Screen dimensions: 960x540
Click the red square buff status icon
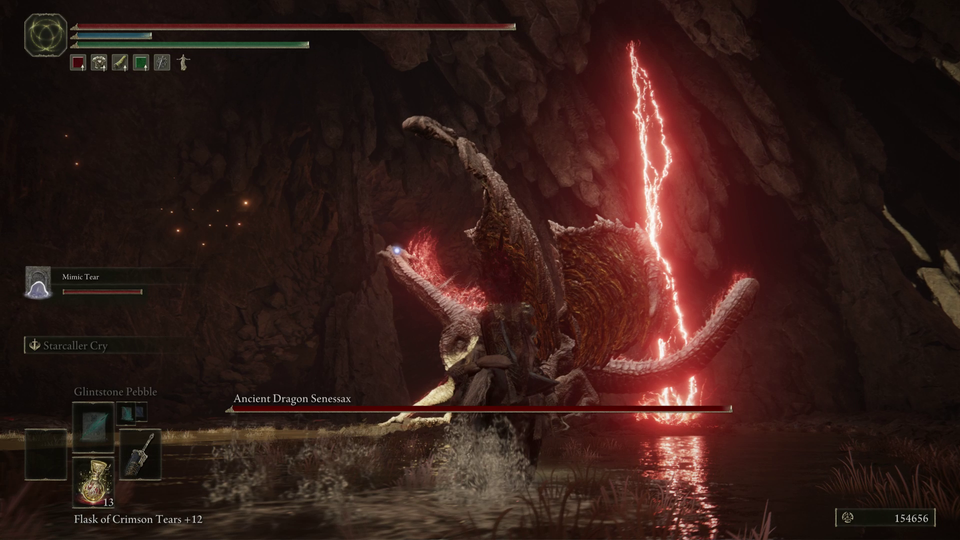point(78,62)
